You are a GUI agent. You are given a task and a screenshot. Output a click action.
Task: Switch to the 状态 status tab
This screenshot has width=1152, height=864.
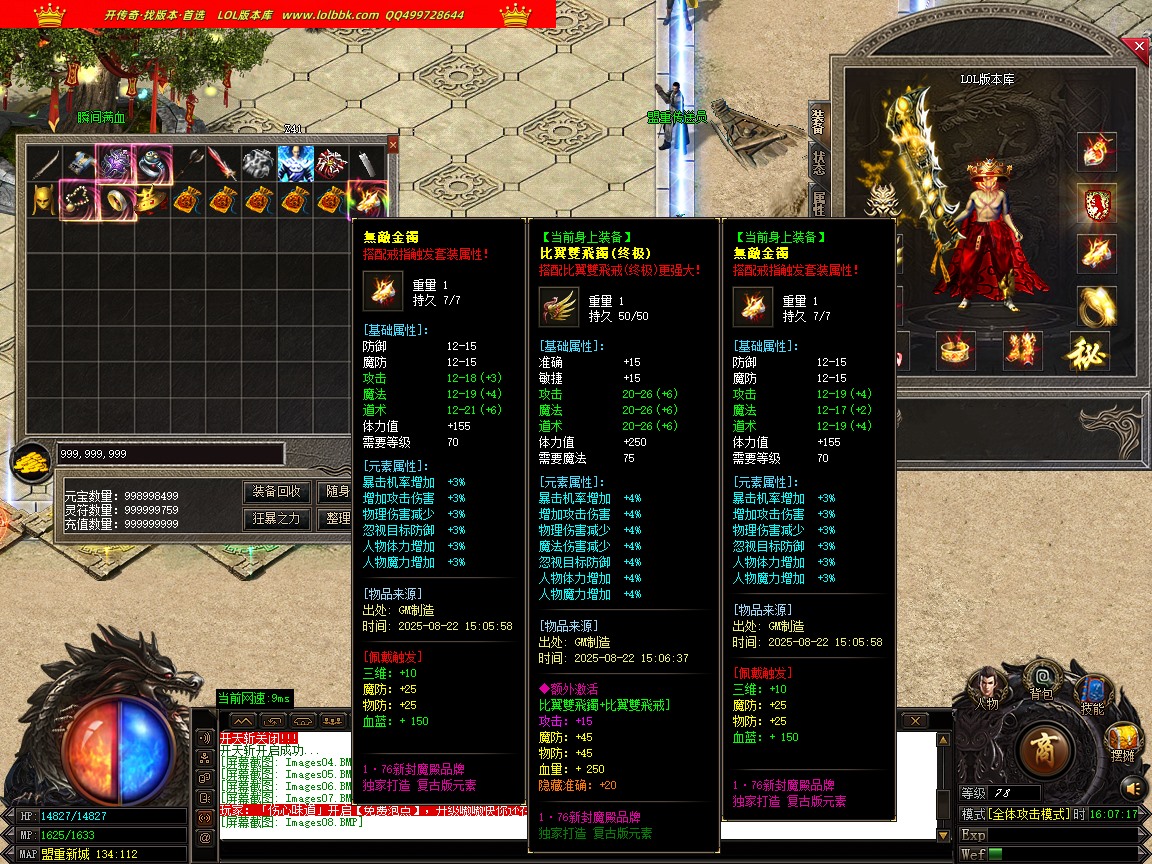point(818,163)
